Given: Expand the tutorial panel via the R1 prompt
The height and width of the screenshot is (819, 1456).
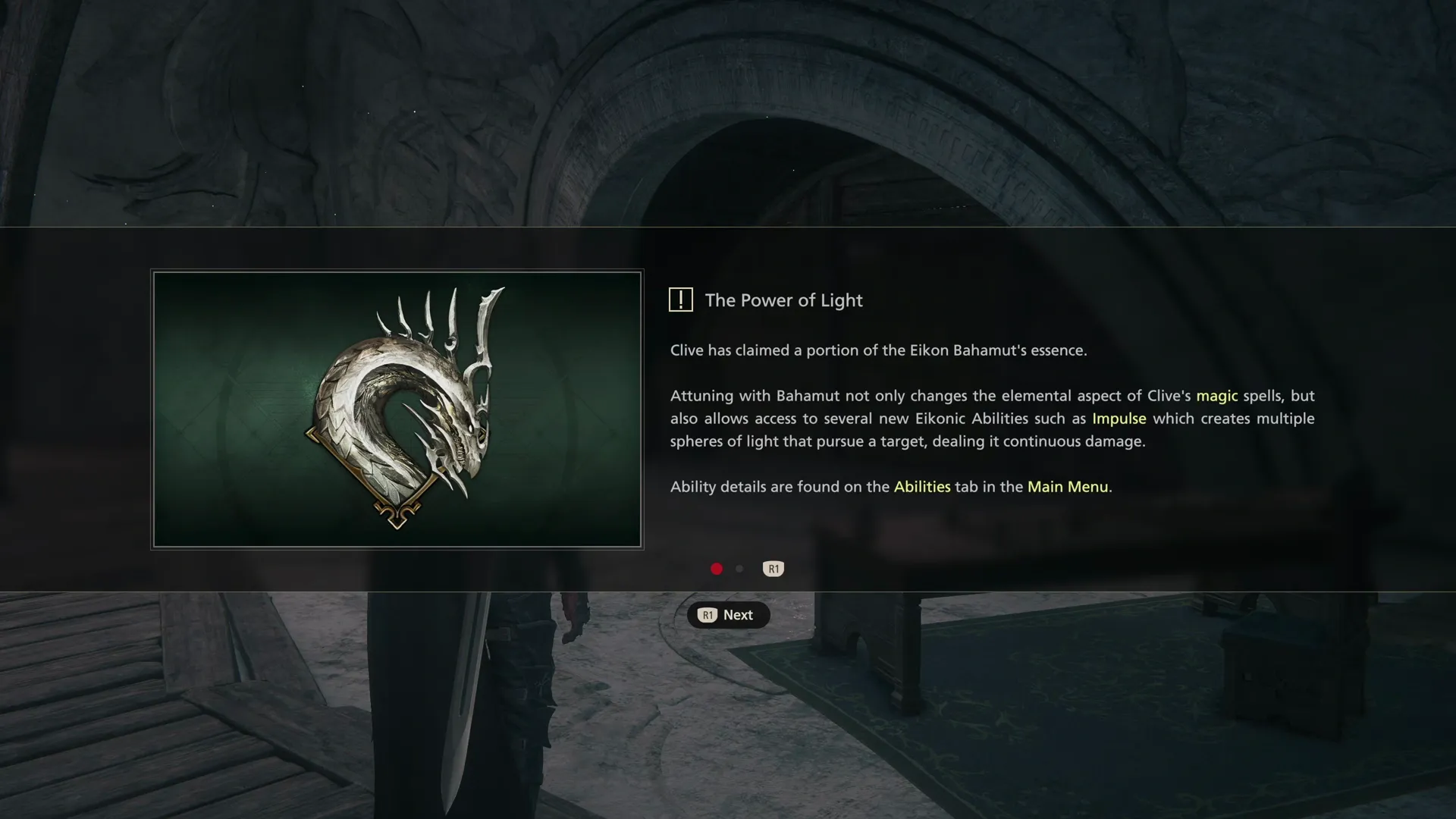Looking at the screenshot, I should [728, 615].
